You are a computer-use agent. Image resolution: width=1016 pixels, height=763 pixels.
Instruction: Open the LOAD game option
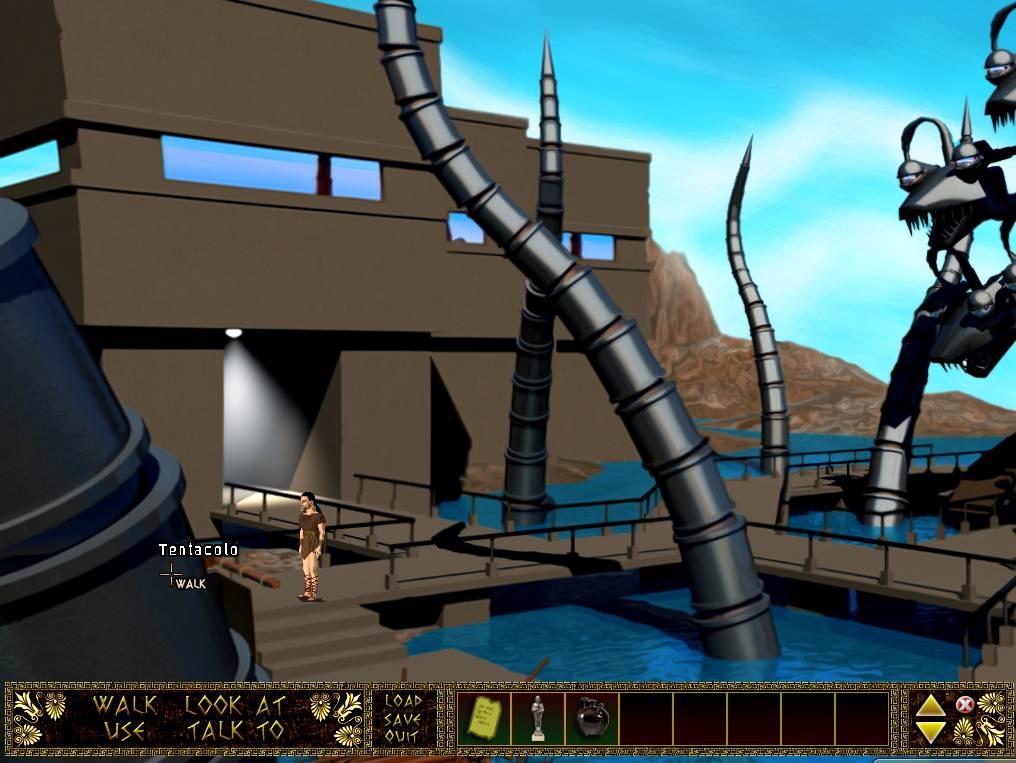404,701
